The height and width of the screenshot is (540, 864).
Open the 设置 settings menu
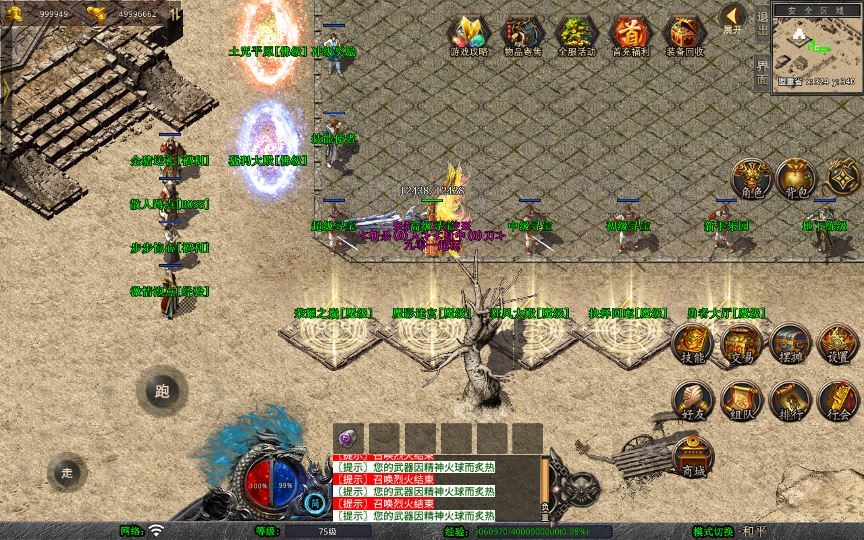838,342
